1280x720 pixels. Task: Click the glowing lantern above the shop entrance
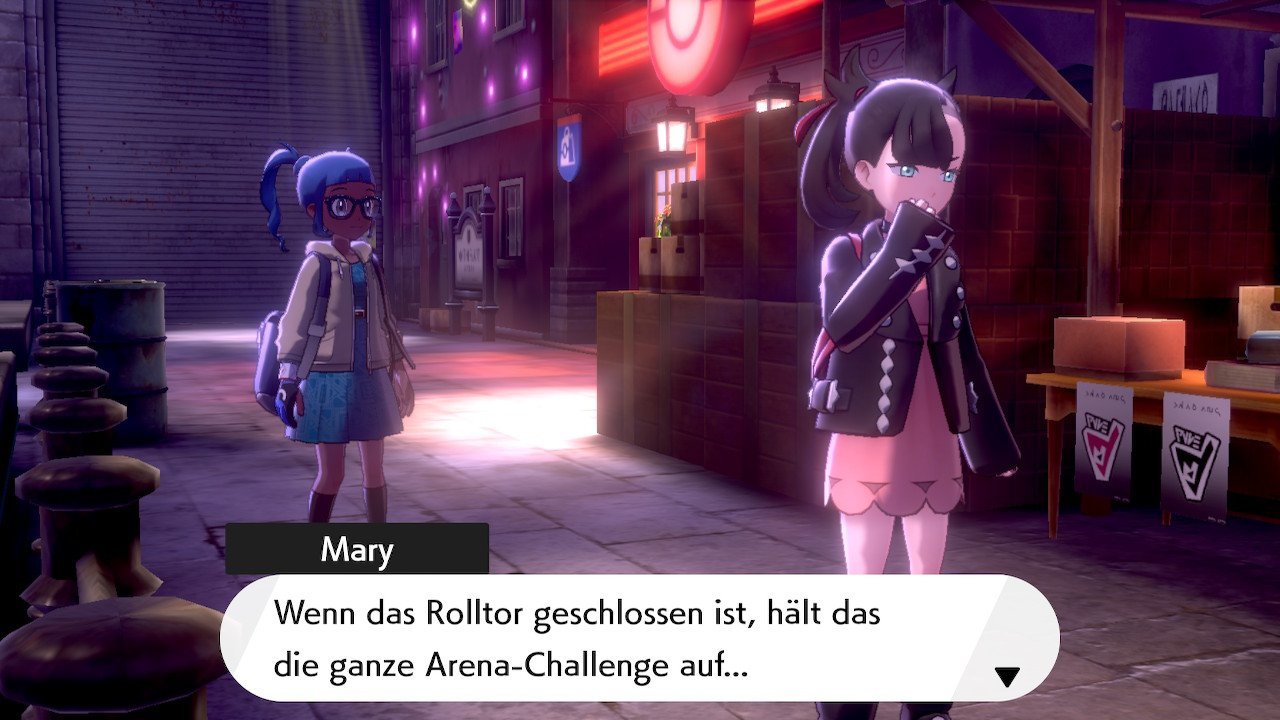[x=672, y=133]
